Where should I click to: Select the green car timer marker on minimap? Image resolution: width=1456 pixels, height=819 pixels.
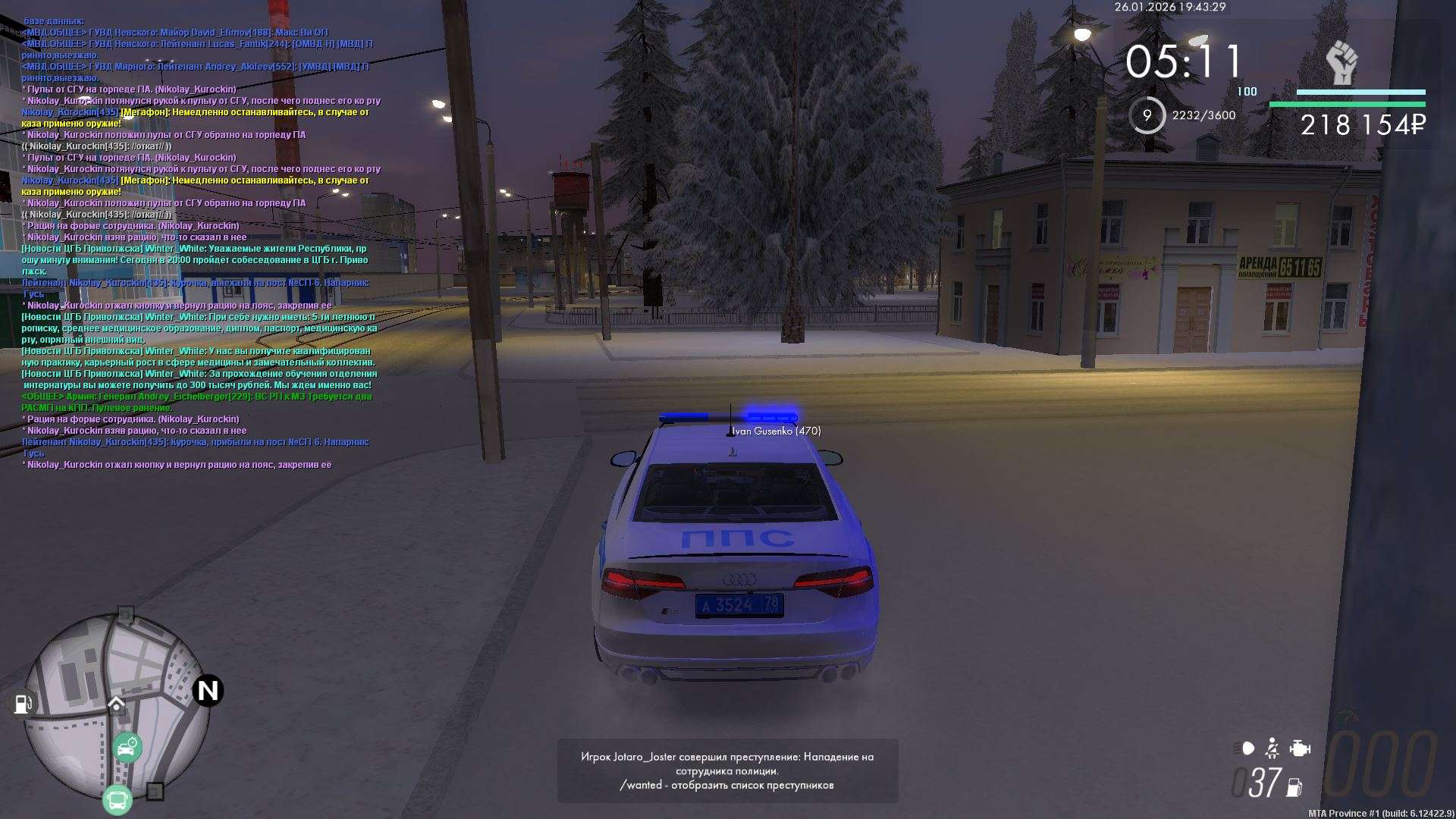[127, 748]
